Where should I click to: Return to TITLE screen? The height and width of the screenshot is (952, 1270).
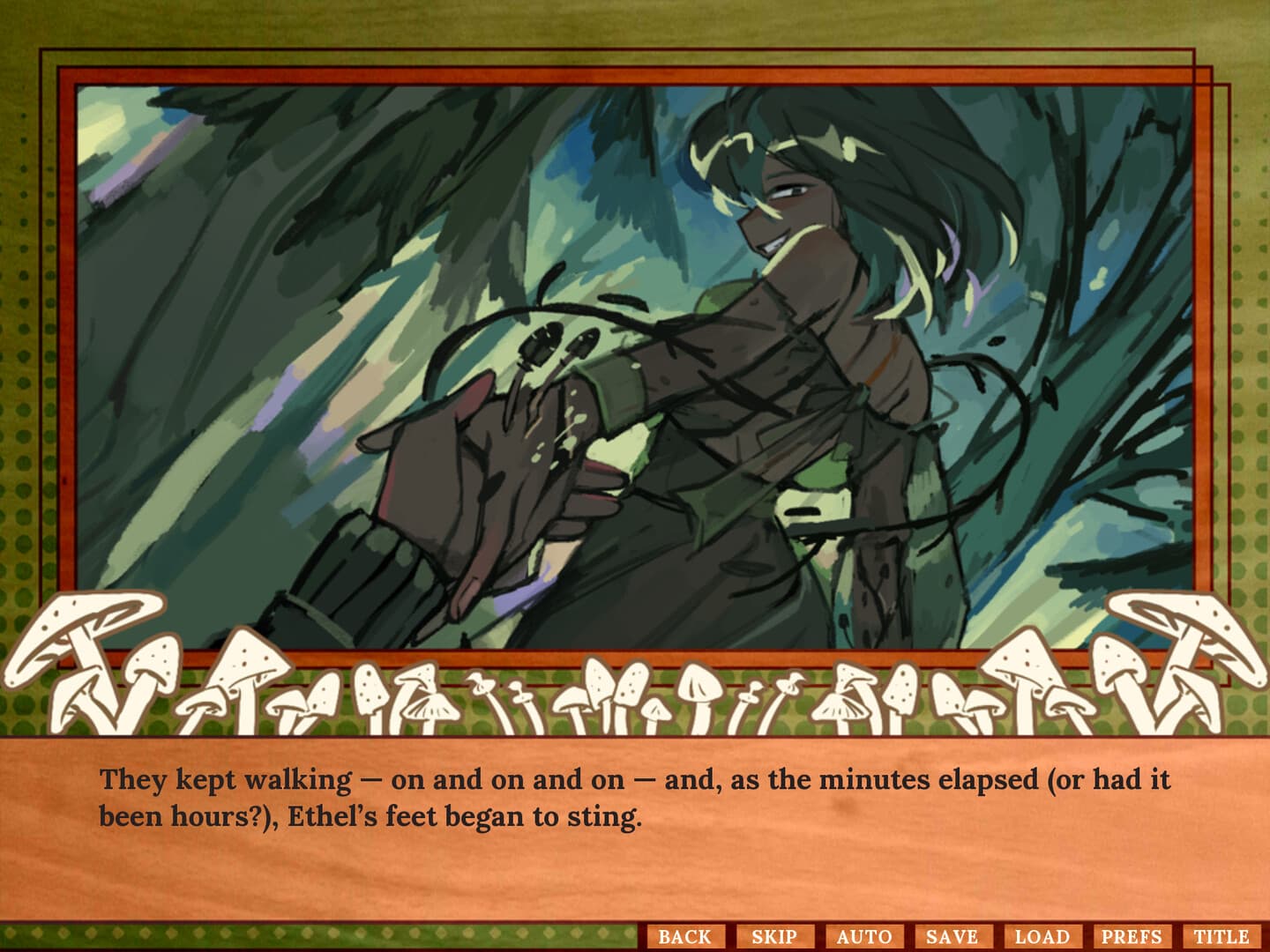1221,936
